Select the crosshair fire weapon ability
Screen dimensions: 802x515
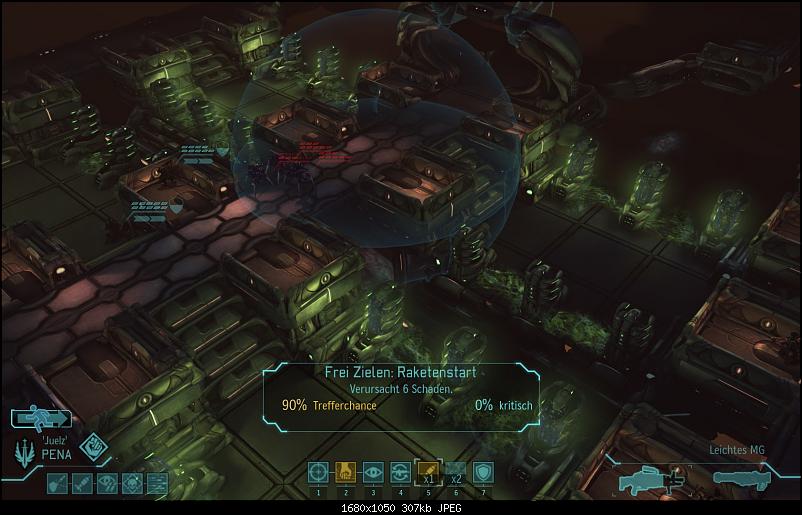(x=318, y=472)
